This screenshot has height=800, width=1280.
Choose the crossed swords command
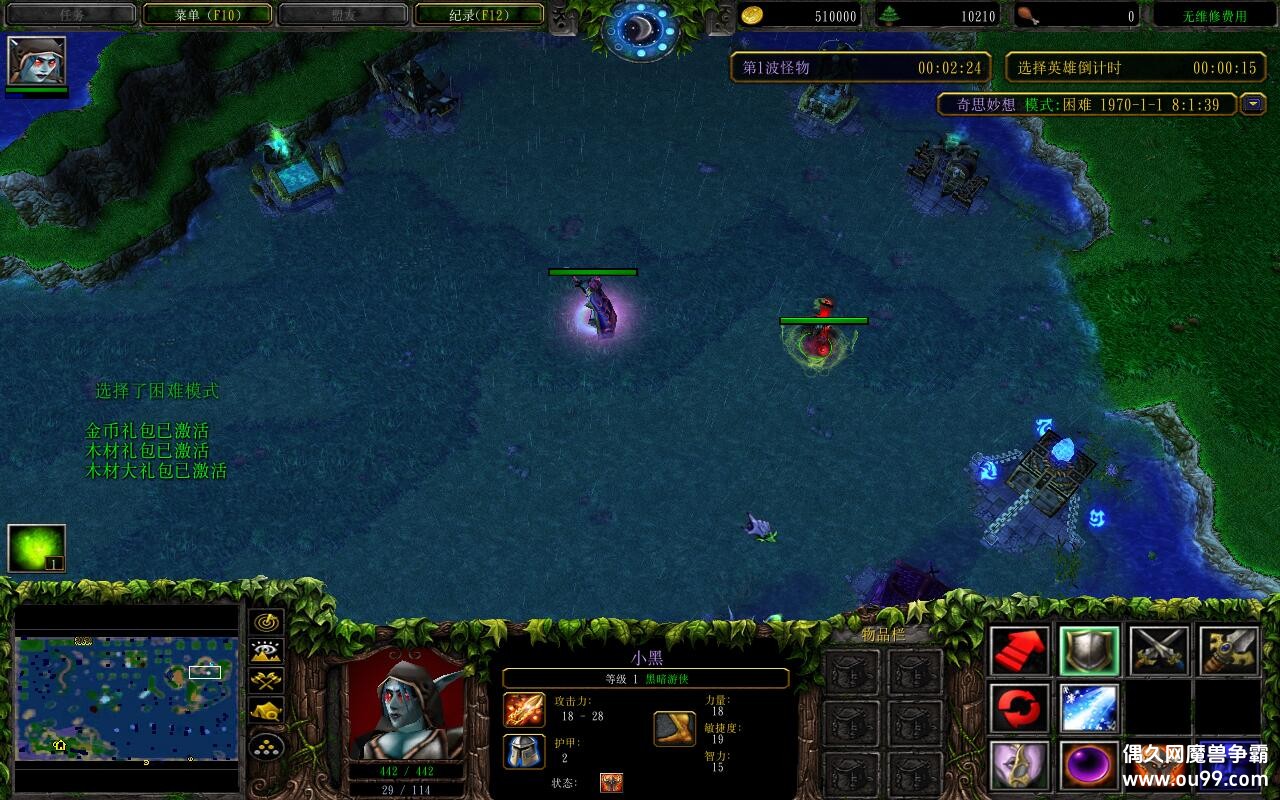point(1159,651)
